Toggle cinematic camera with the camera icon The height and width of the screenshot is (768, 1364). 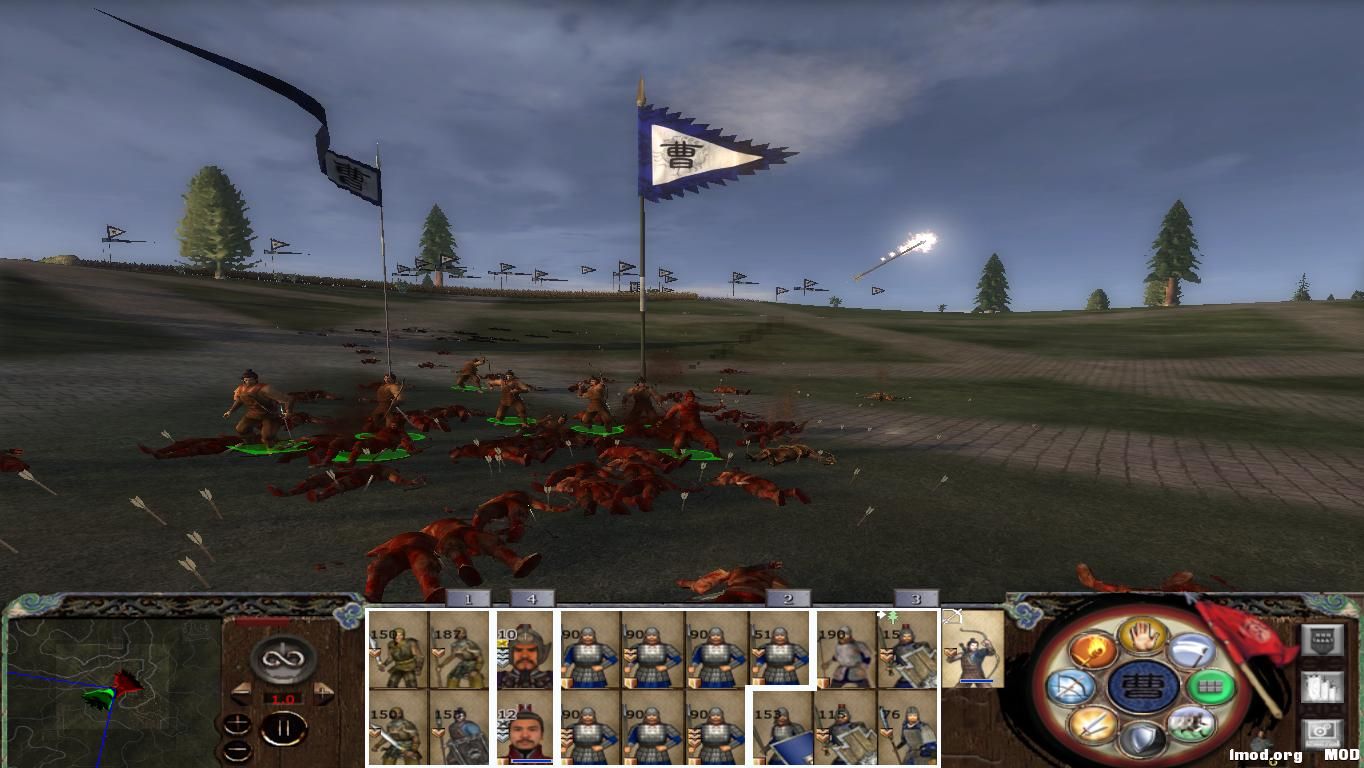[x=1321, y=730]
